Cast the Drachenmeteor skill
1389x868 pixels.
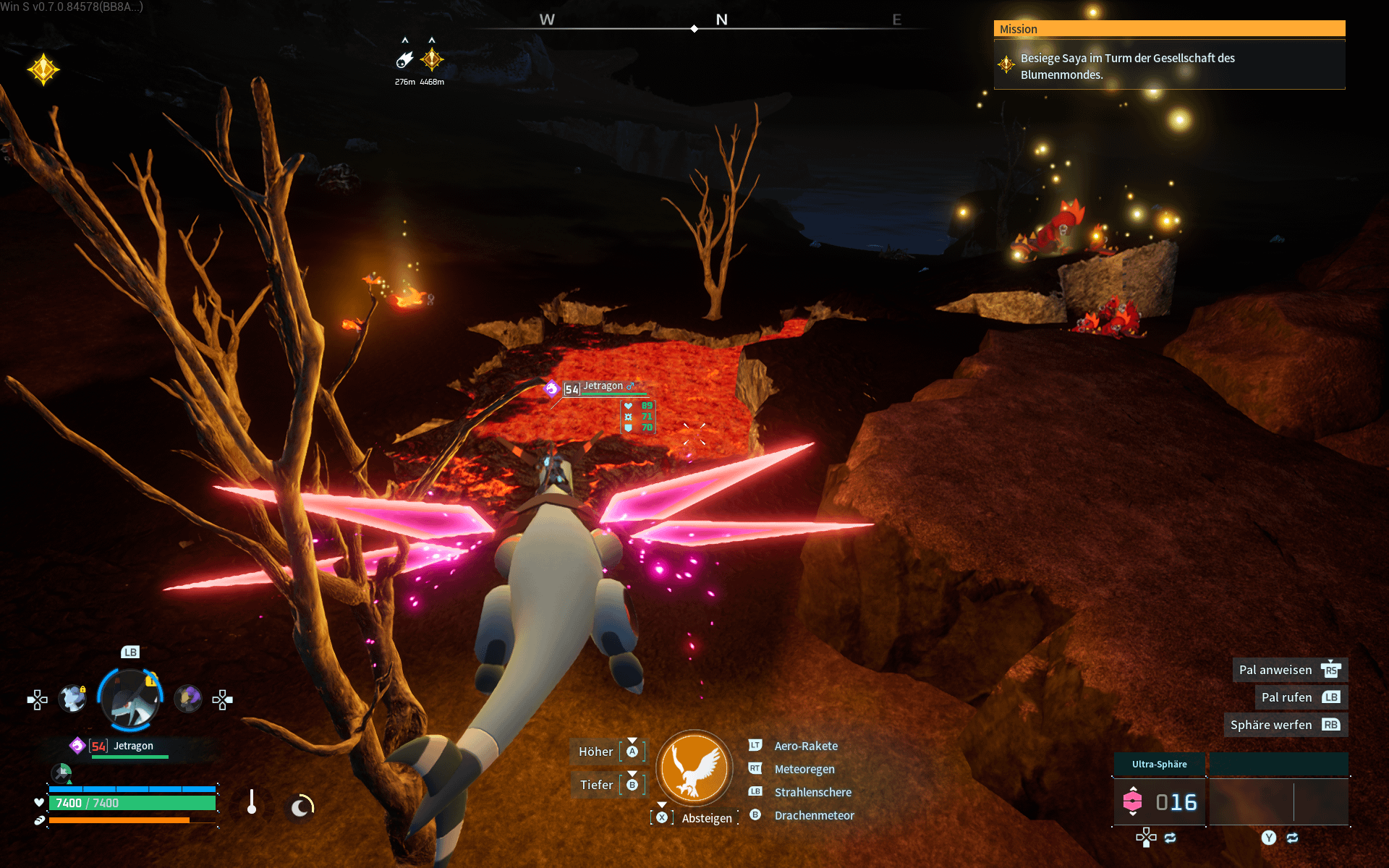pyautogui.click(x=814, y=815)
